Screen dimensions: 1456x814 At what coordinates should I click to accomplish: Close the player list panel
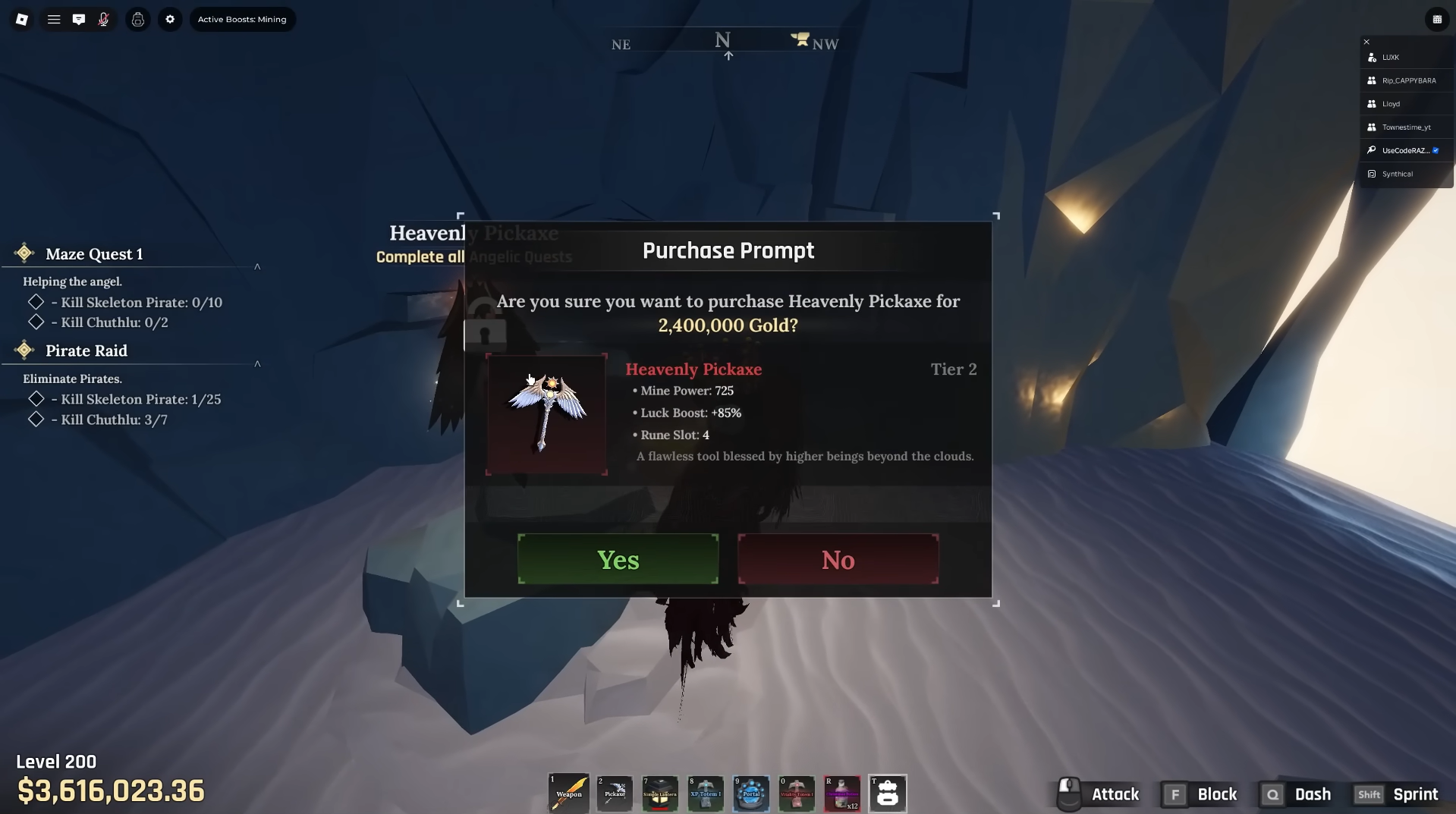click(1366, 42)
